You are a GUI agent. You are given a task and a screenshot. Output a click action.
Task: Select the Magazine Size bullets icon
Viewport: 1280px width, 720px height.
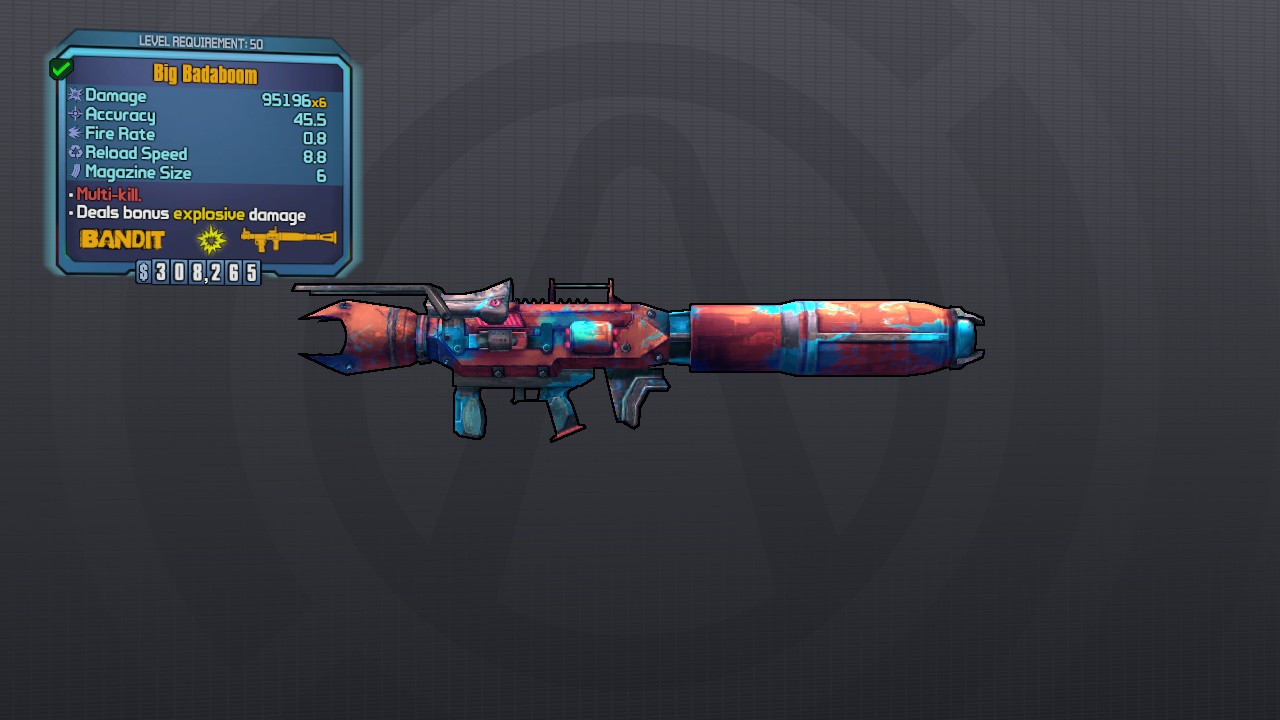coord(74,171)
